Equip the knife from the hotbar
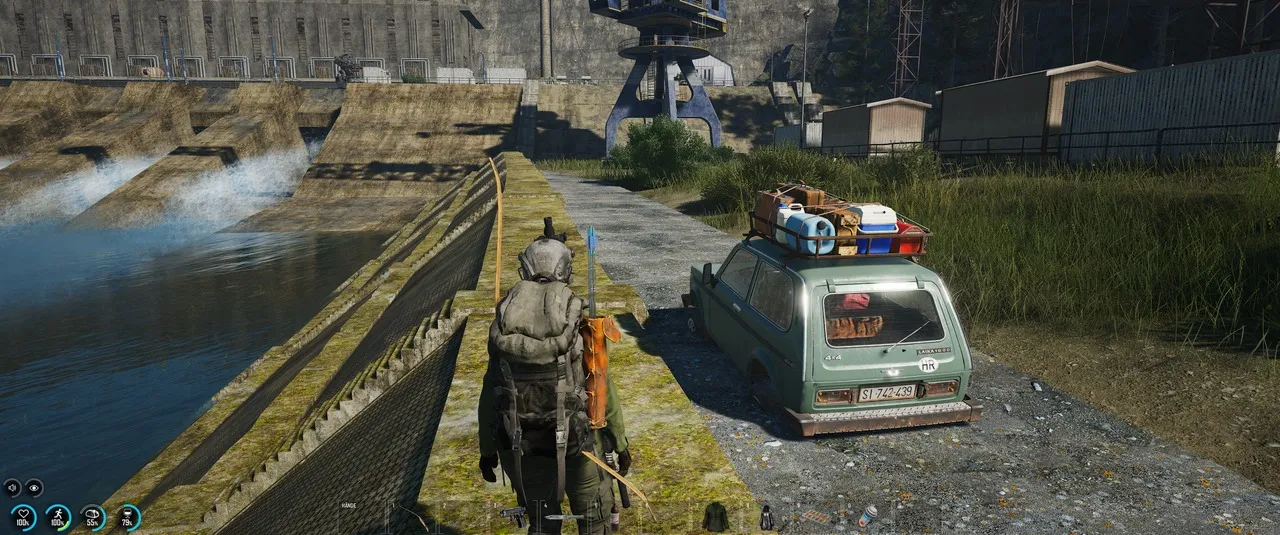1280x535 pixels. [x=564, y=517]
